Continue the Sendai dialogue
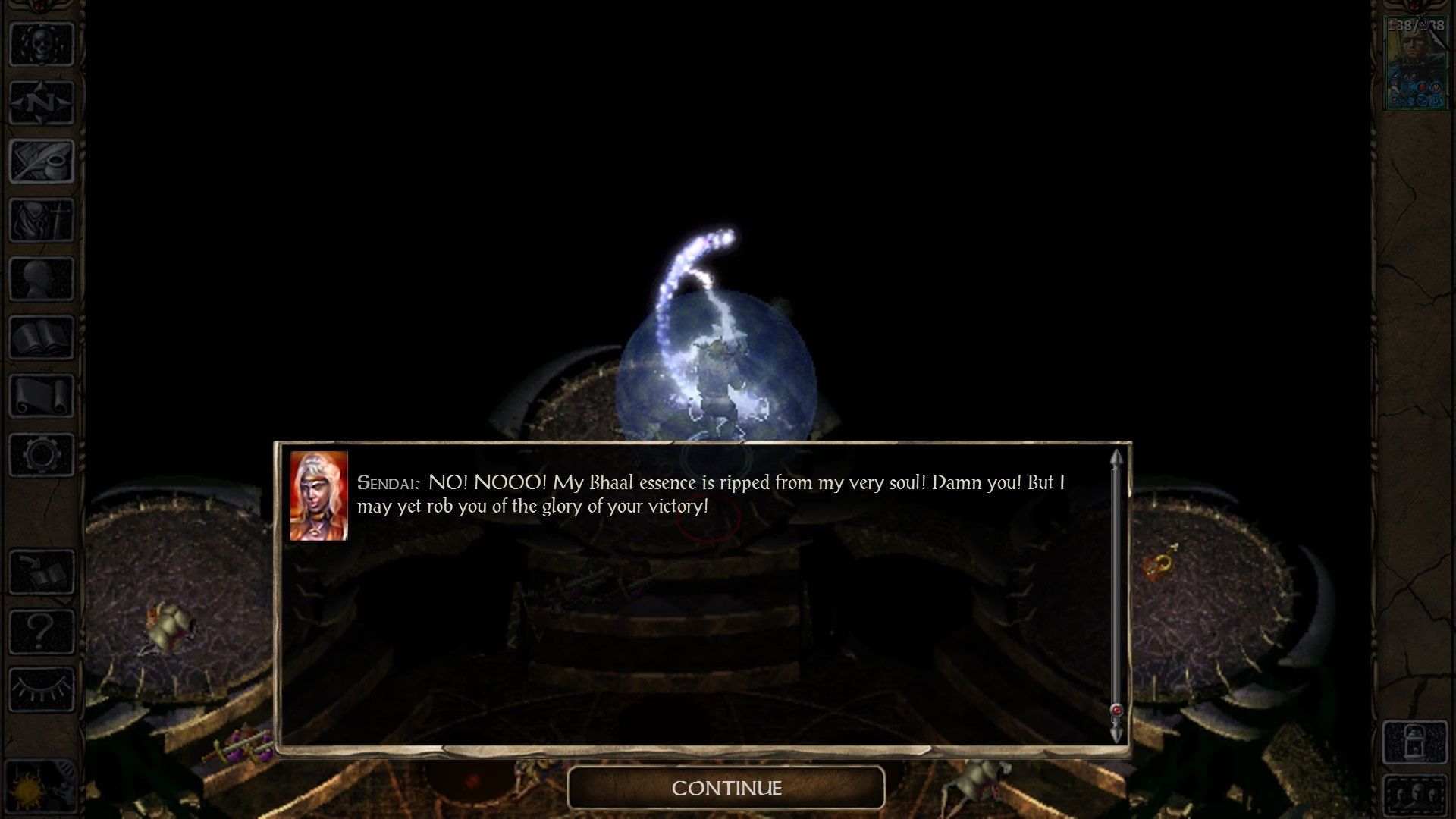Screen dimensions: 1456x819 pos(726,788)
